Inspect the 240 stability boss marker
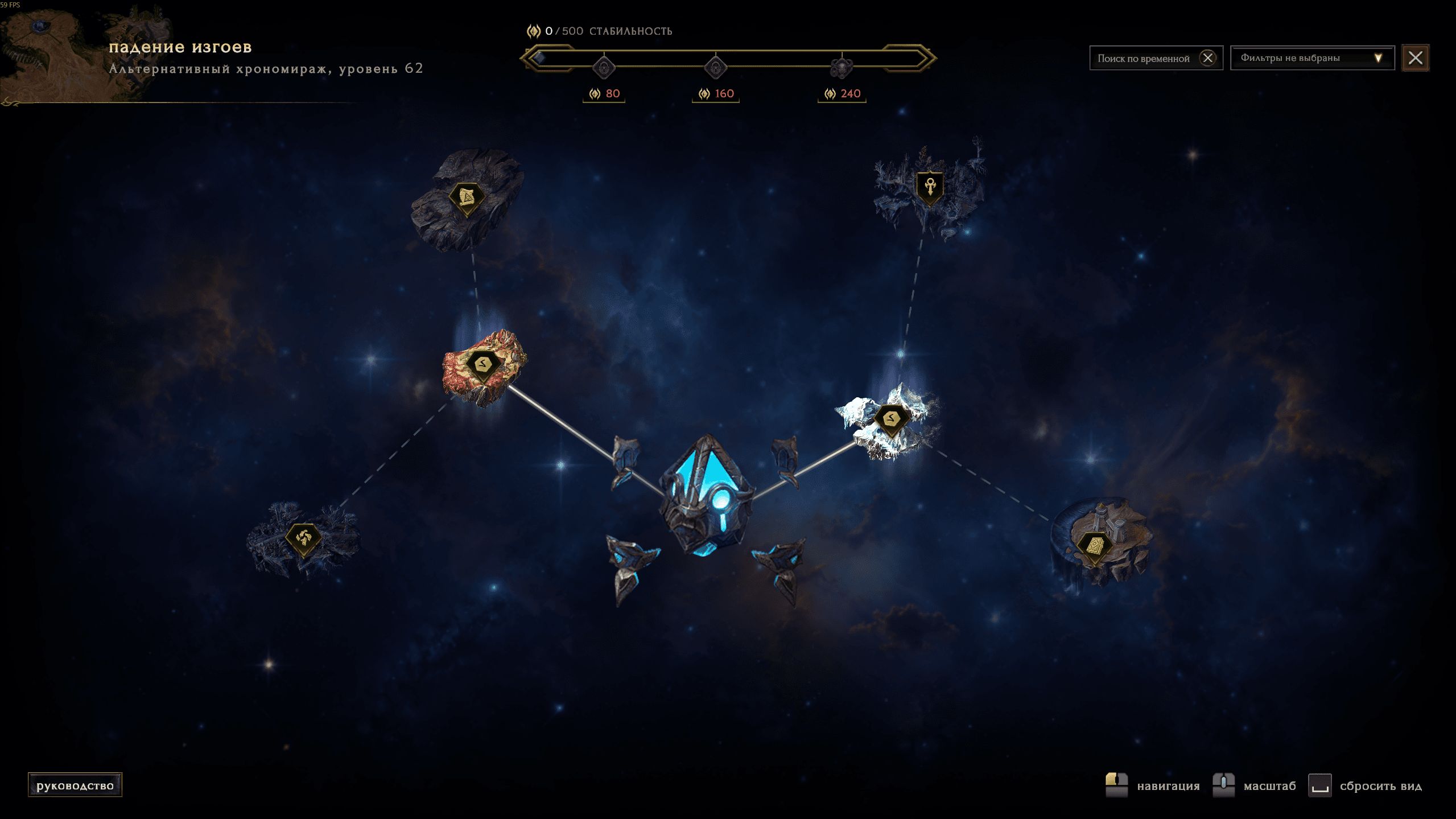The width and height of the screenshot is (1456, 819). tap(842, 68)
